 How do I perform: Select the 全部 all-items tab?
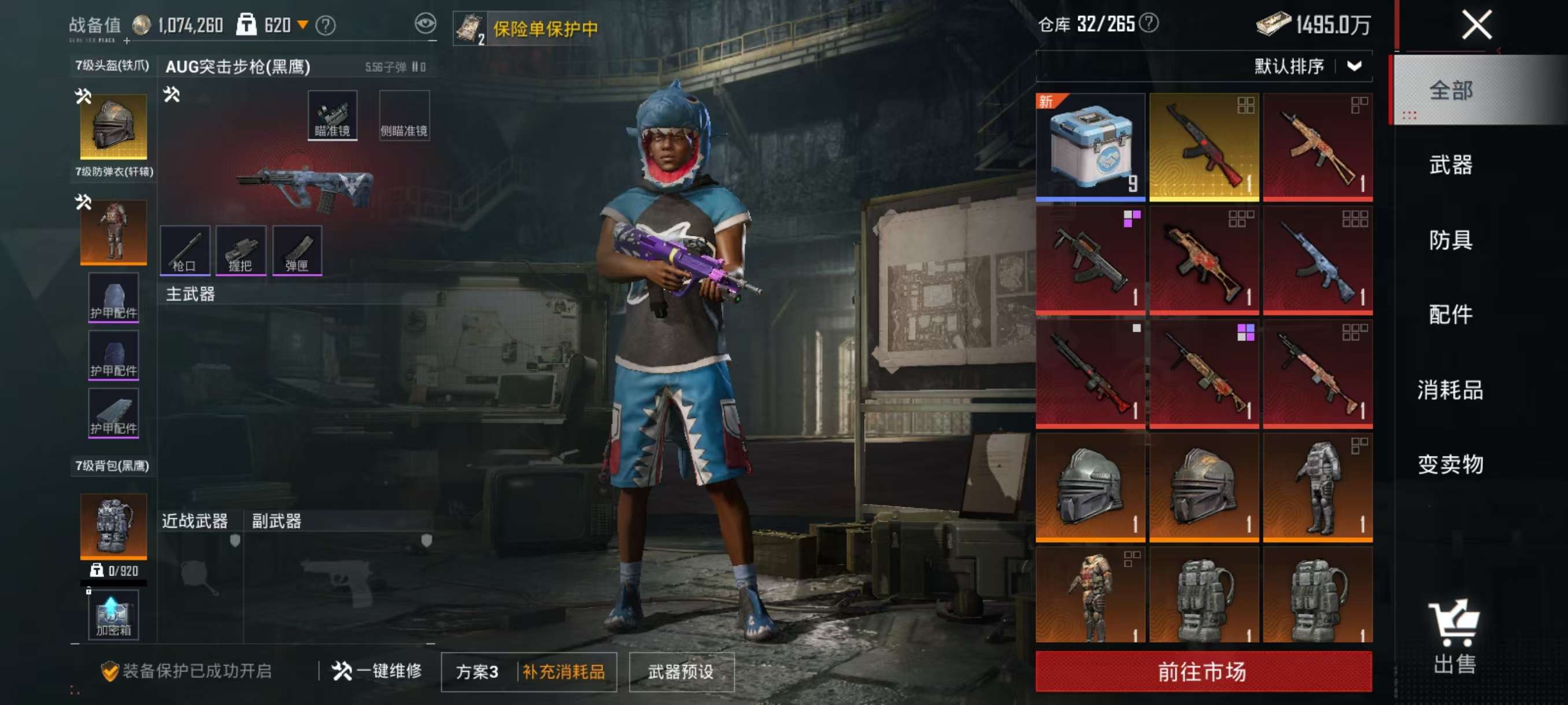click(x=1450, y=91)
